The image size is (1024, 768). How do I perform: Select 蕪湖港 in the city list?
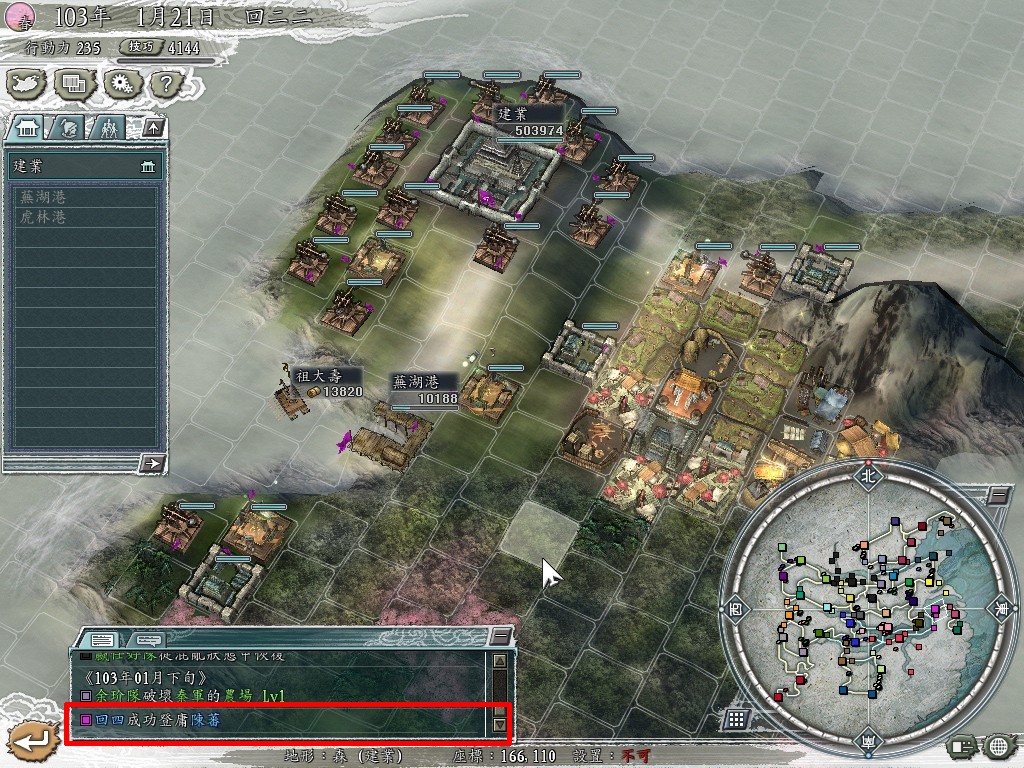(43, 197)
